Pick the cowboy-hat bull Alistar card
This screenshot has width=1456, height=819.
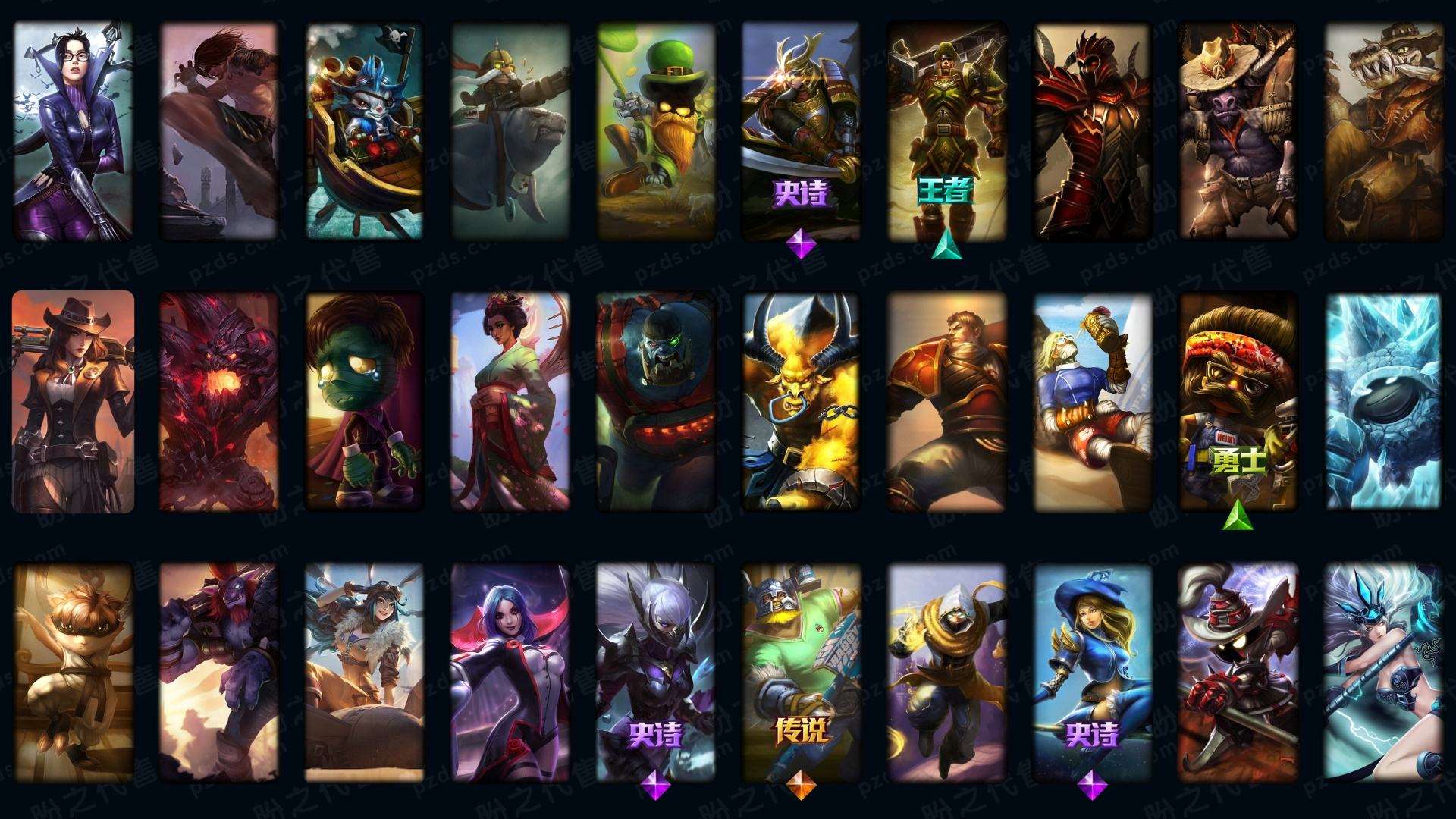click(1238, 130)
